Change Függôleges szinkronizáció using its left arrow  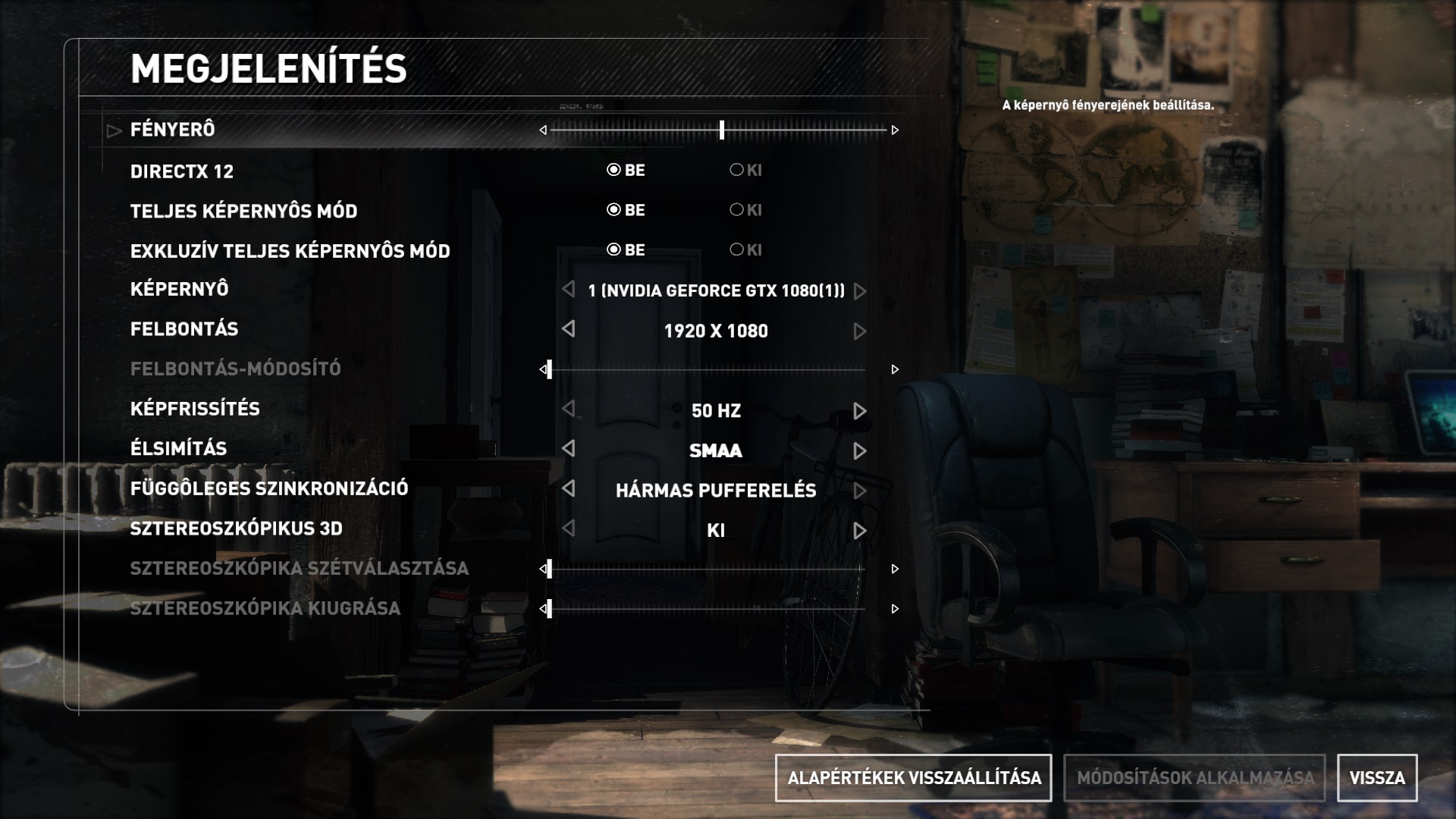(569, 488)
